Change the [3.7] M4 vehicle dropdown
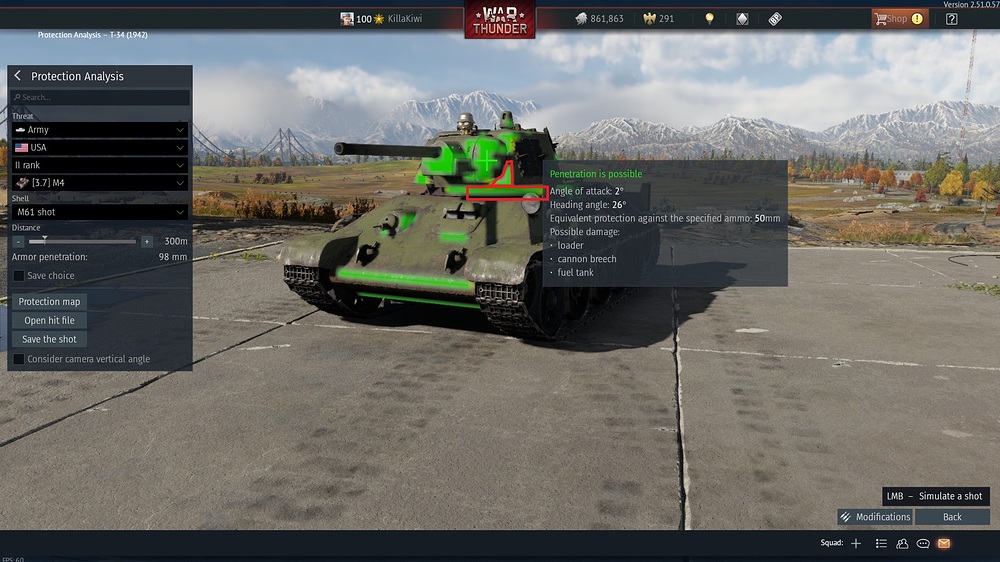The width and height of the screenshot is (1000, 562). click(x=100, y=183)
